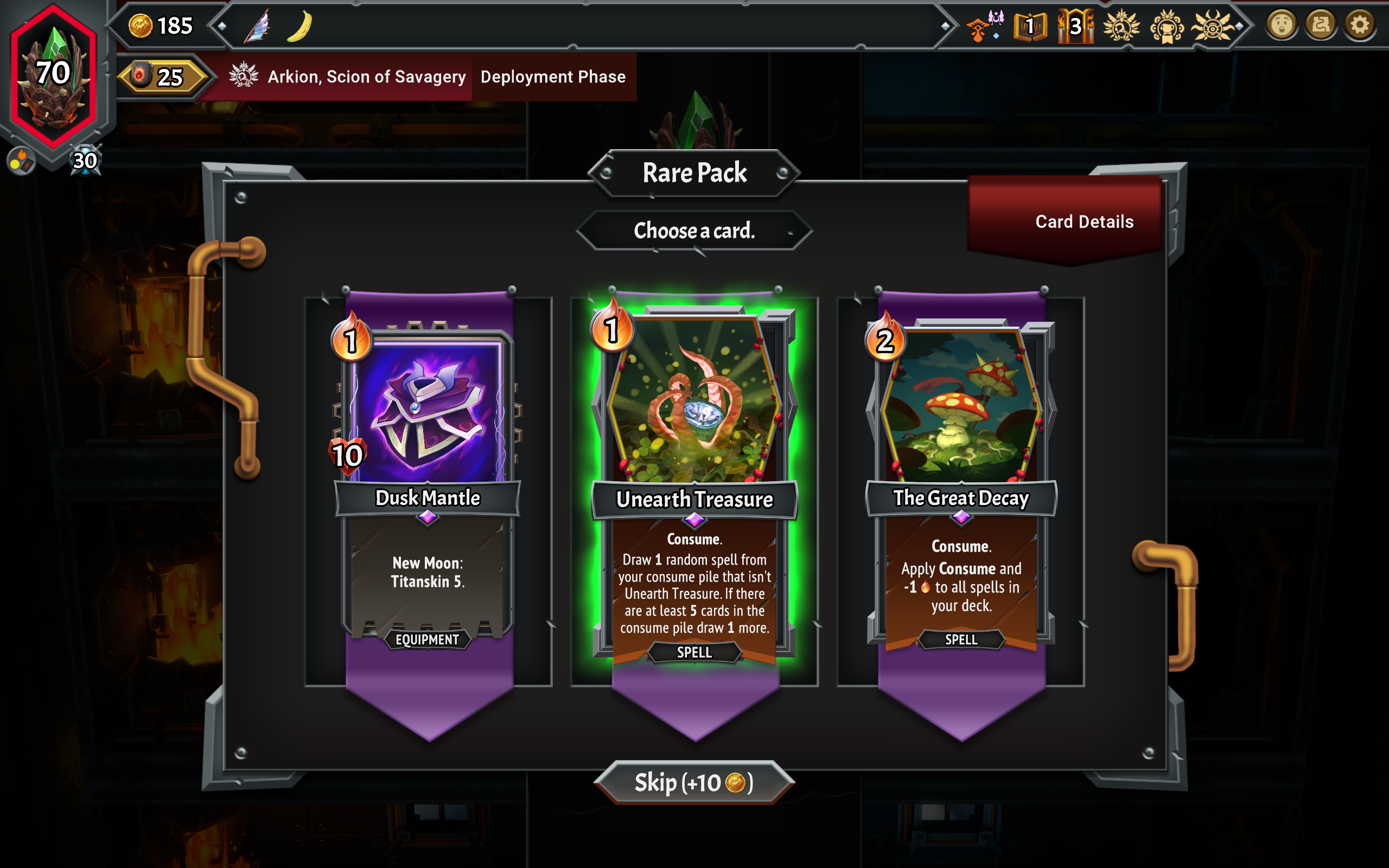Open the gear settings menu
Image resolution: width=1389 pixels, height=868 pixels.
click(1359, 25)
